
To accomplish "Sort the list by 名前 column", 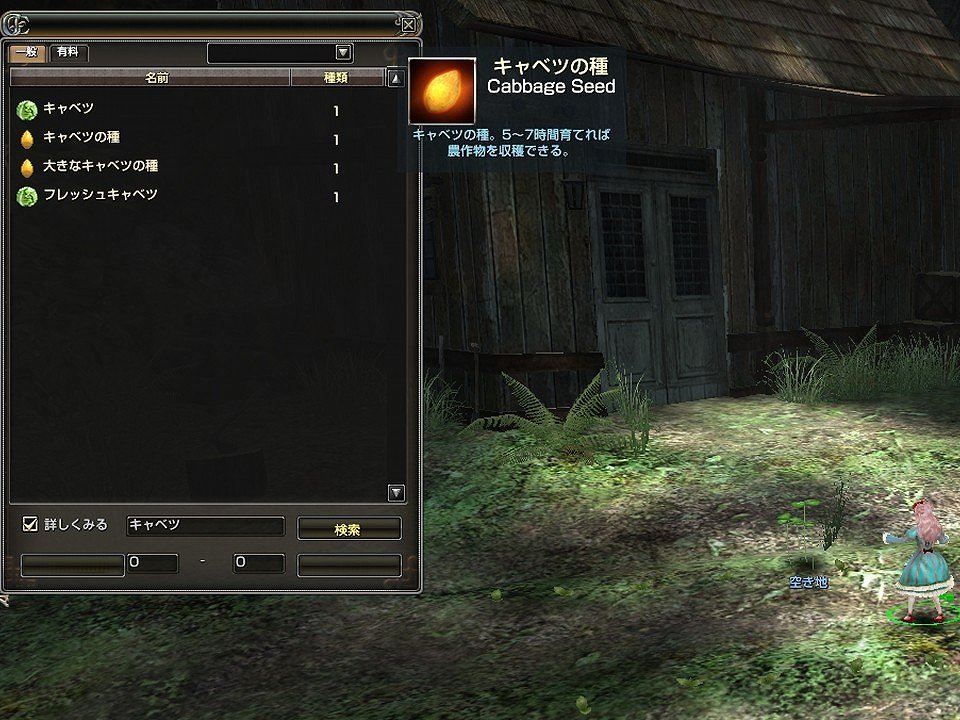I will click(x=150, y=77).
